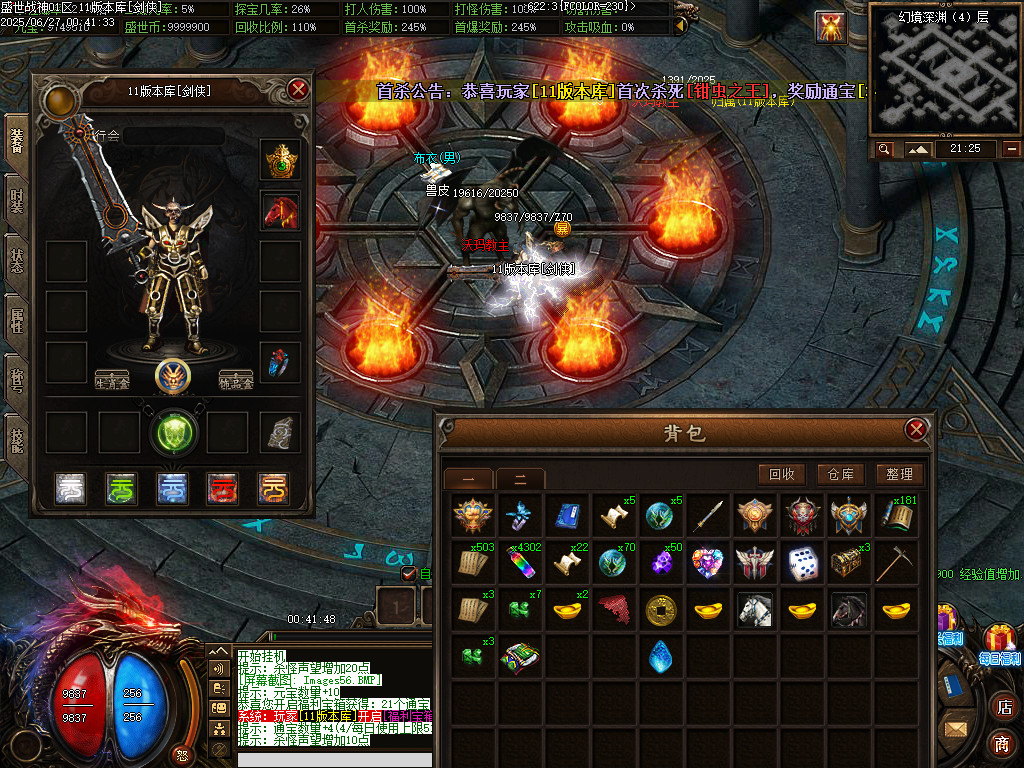The image size is (1024, 768).
Task: Open the mail envelope icon
Action: point(957,729)
